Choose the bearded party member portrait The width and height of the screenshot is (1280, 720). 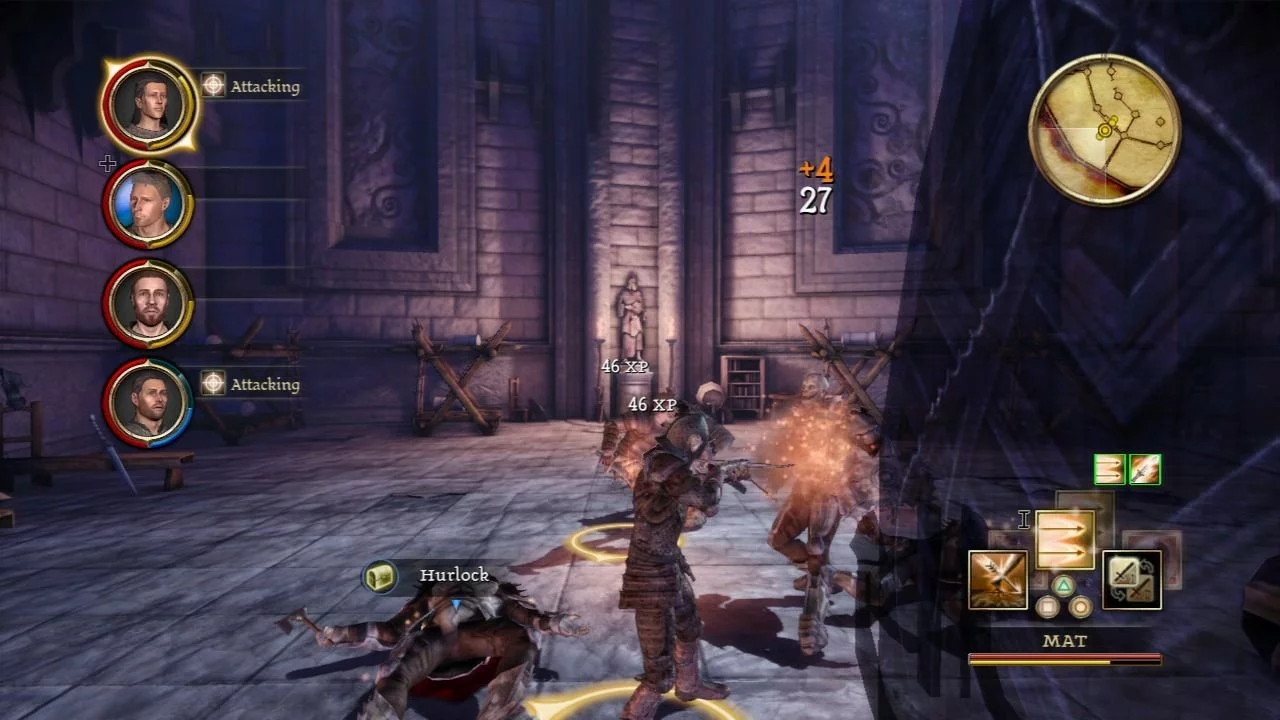(x=148, y=303)
